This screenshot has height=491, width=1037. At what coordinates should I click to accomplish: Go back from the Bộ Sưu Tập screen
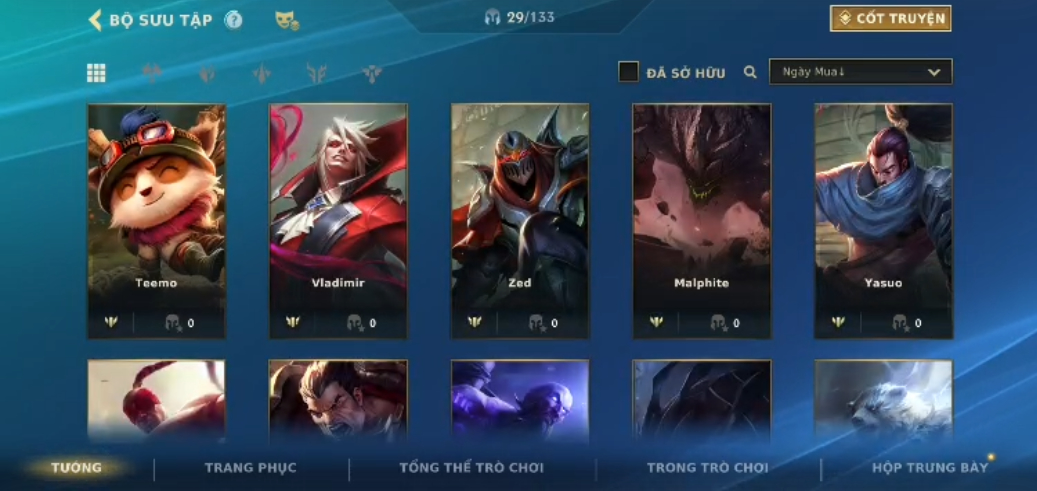(96, 20)
